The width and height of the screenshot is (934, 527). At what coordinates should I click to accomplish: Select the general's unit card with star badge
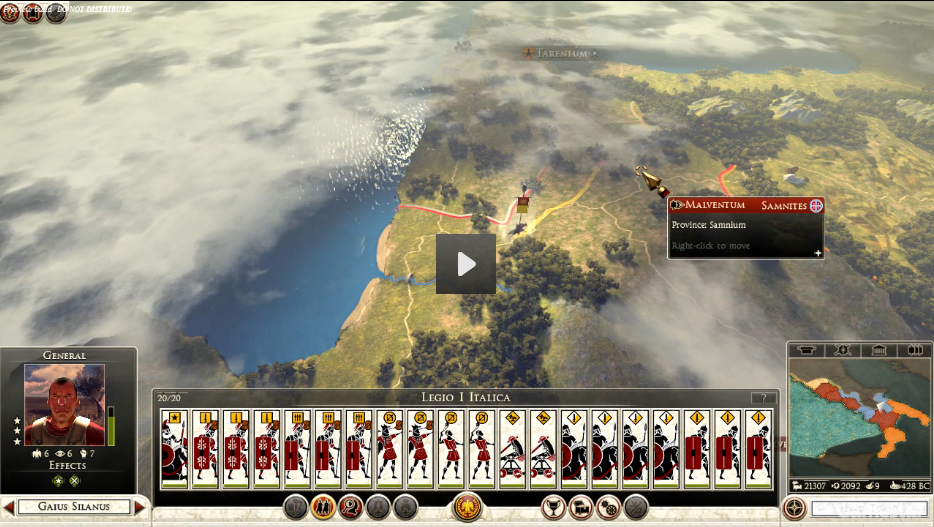pyautogui.click(x=175, y=448)
